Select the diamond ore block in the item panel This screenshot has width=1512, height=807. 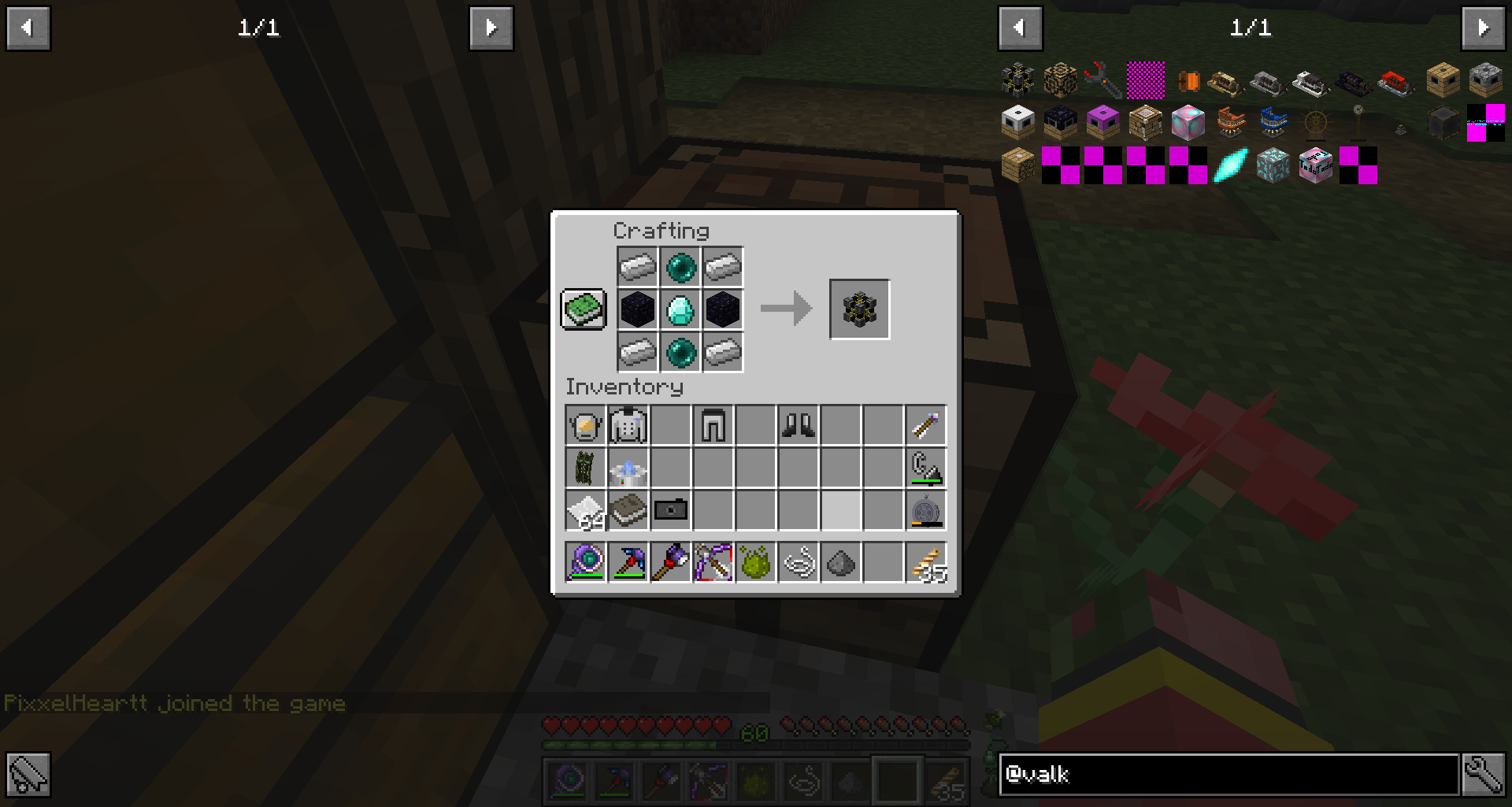1272,167
